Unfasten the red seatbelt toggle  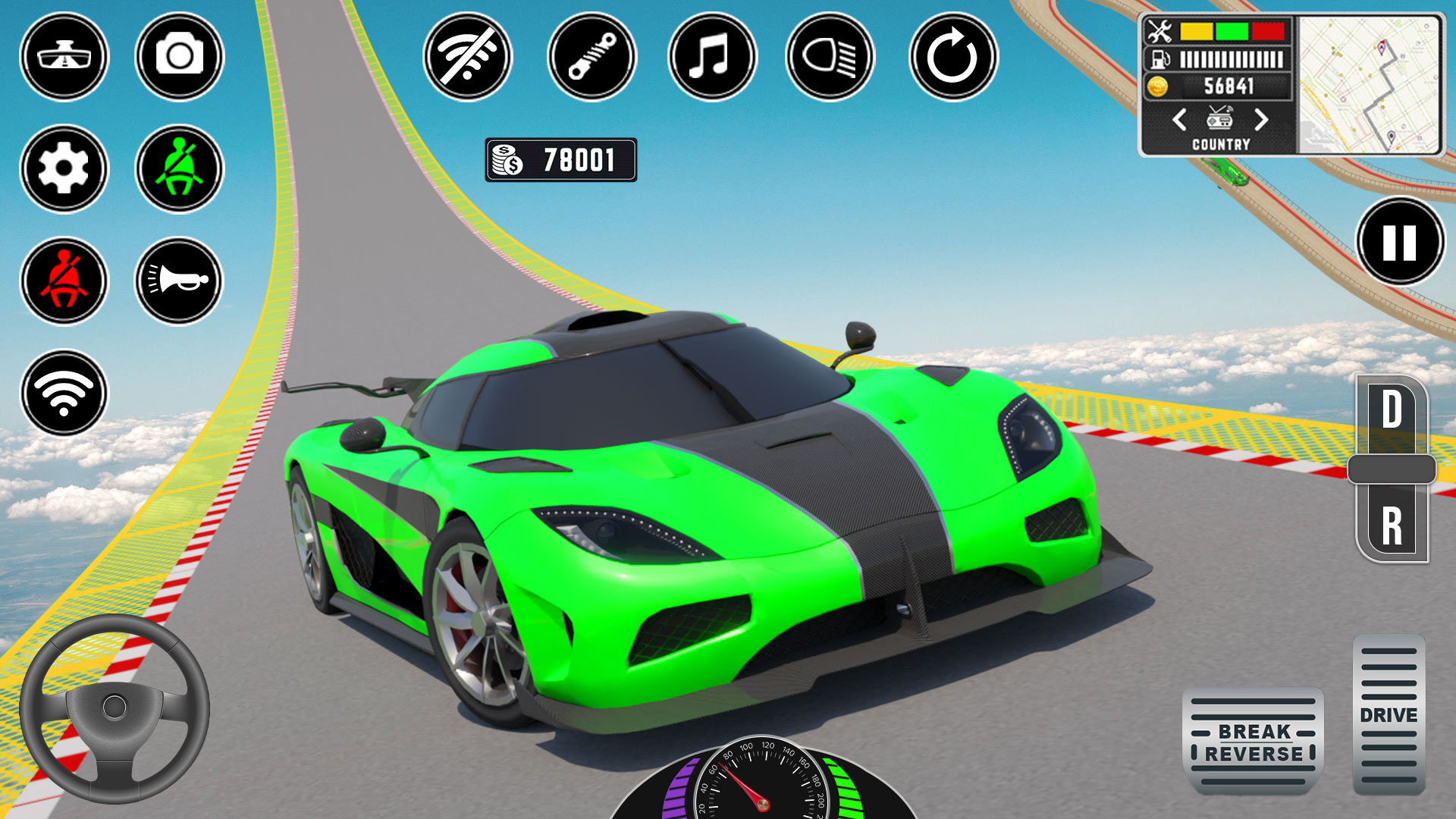(64, 281)
